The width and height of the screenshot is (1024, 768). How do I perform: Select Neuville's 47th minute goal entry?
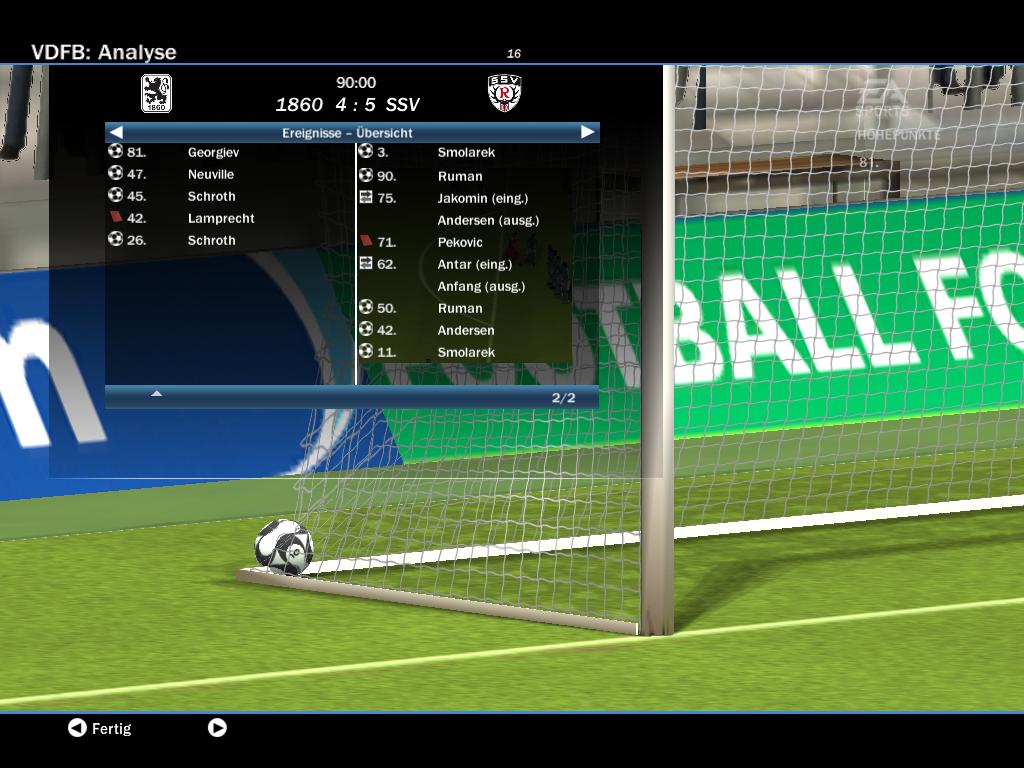pos(210,174)
